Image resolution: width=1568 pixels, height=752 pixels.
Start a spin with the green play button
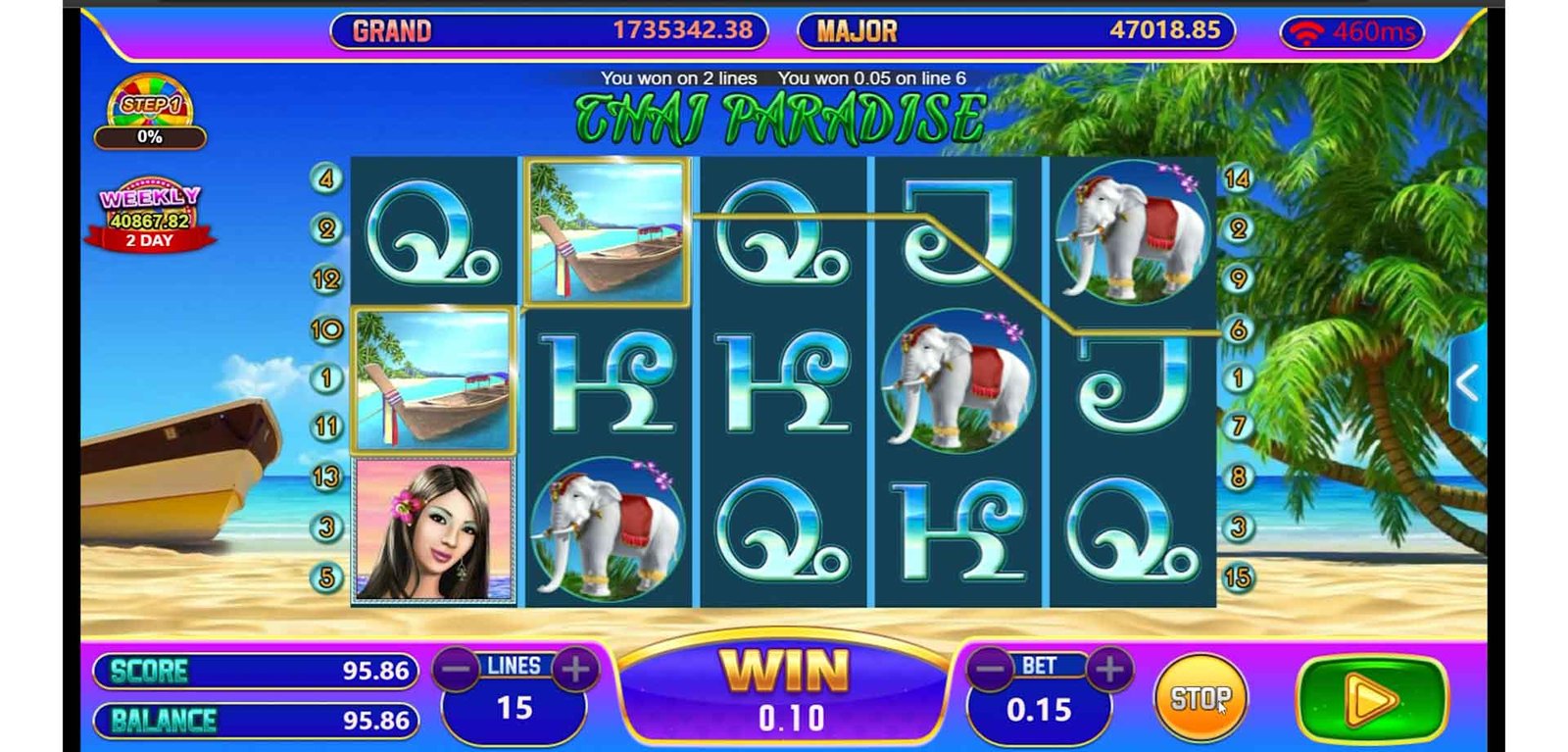[x=1370, y=699]
